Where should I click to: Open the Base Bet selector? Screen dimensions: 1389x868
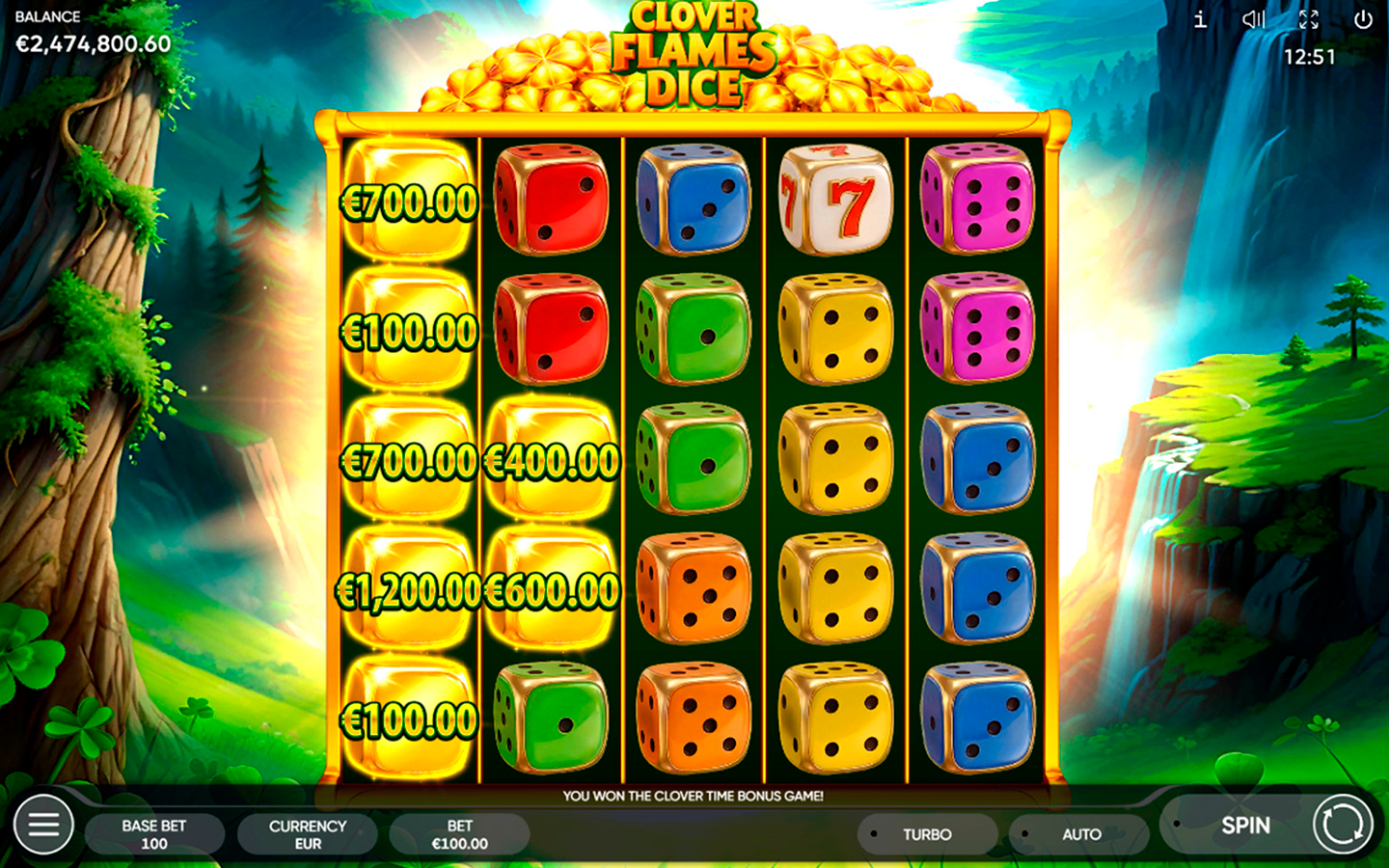click(x=154, y=833)
